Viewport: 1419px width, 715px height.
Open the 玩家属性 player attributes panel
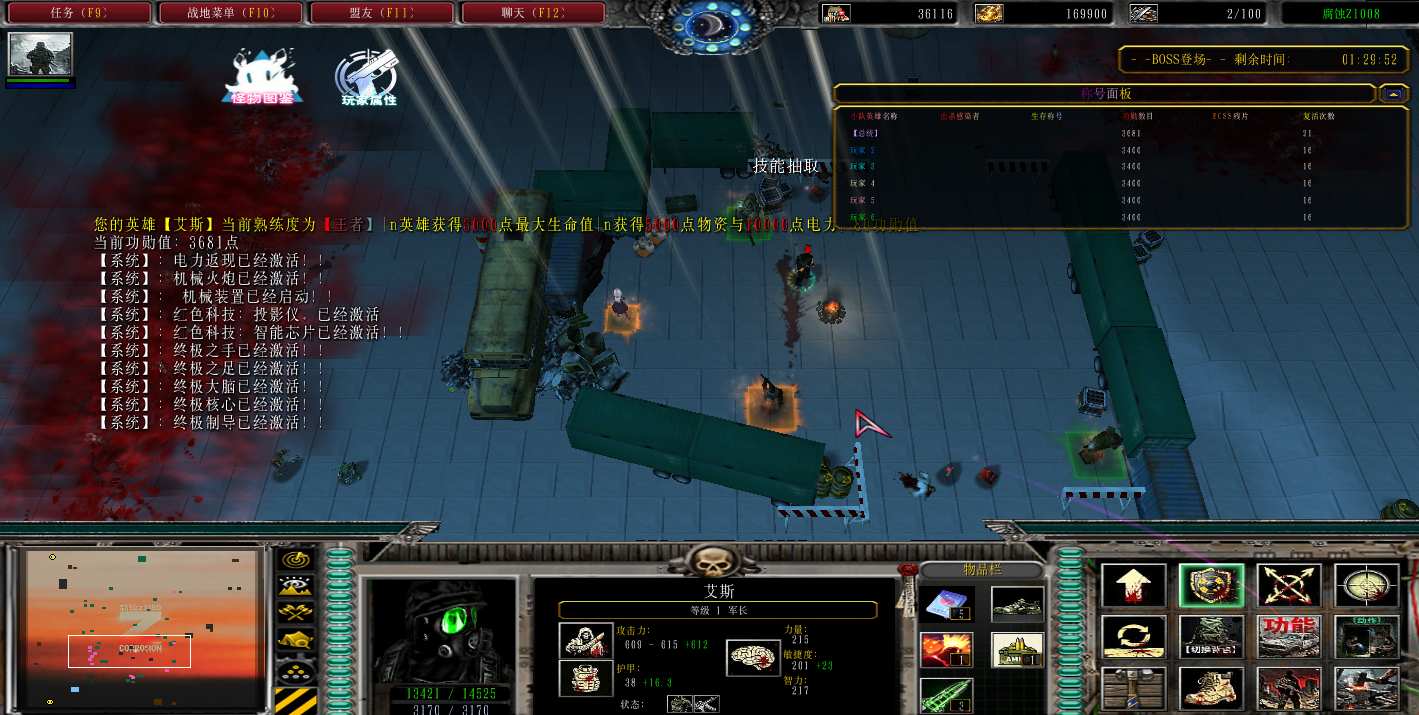coord(367,76)
